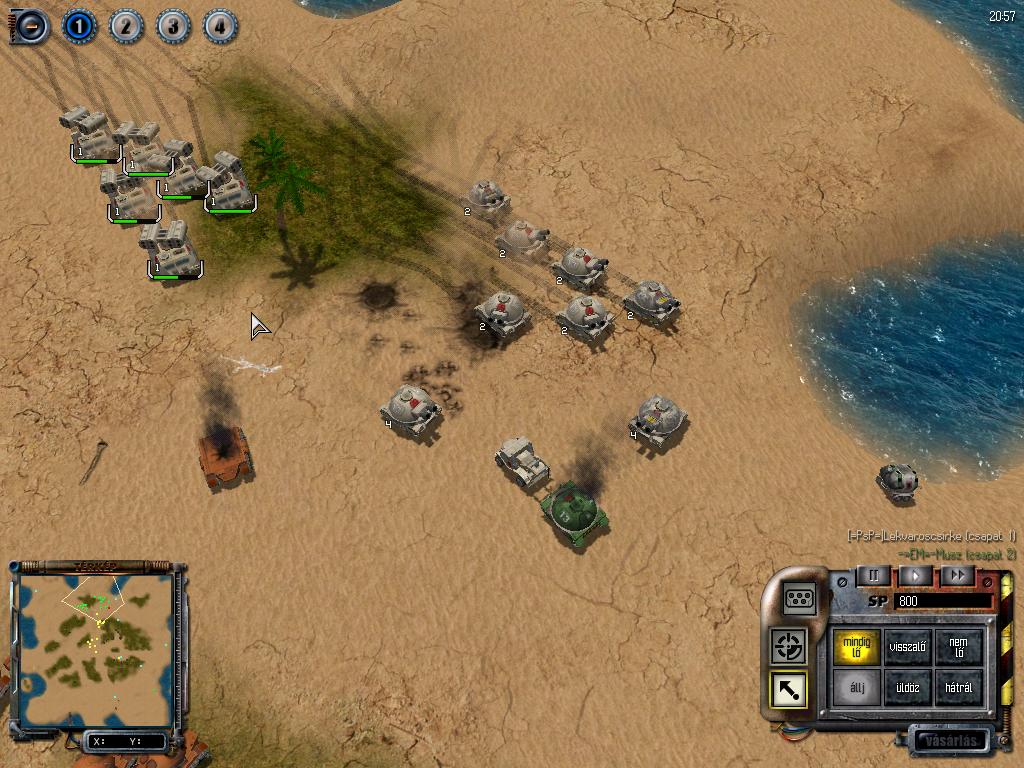Choose control group 4 badge
This screenshot has height=768, width=1024.
pyautogui.click(x=219, y=25)
